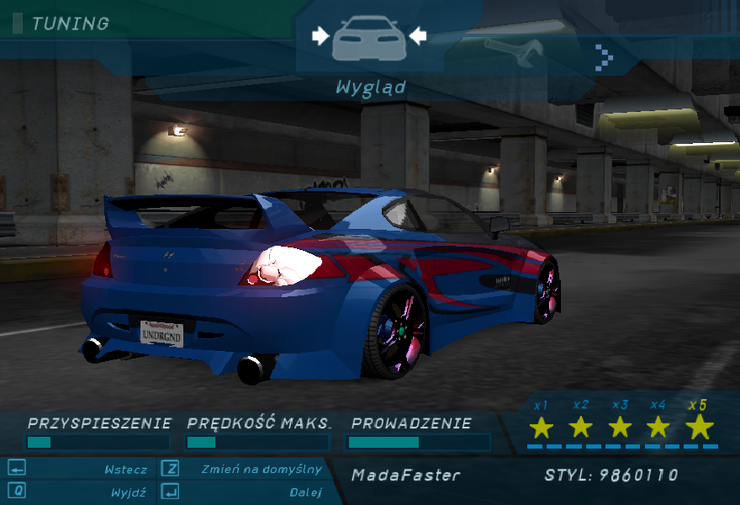Go back with Wstecz
This screenshot has height=505, width=740.
(x=125, y=469)
